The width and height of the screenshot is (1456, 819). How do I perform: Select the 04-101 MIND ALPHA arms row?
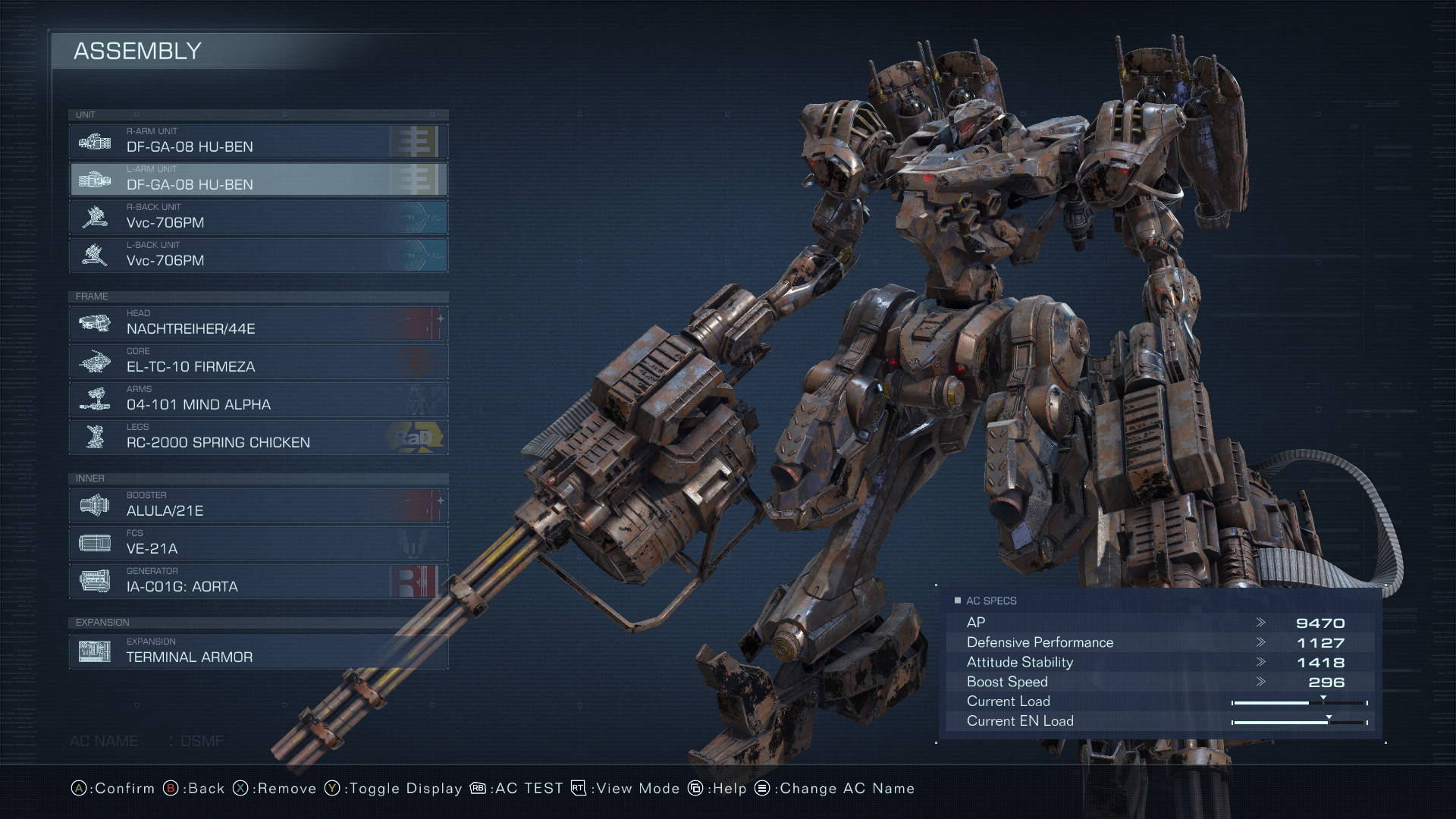258,400
